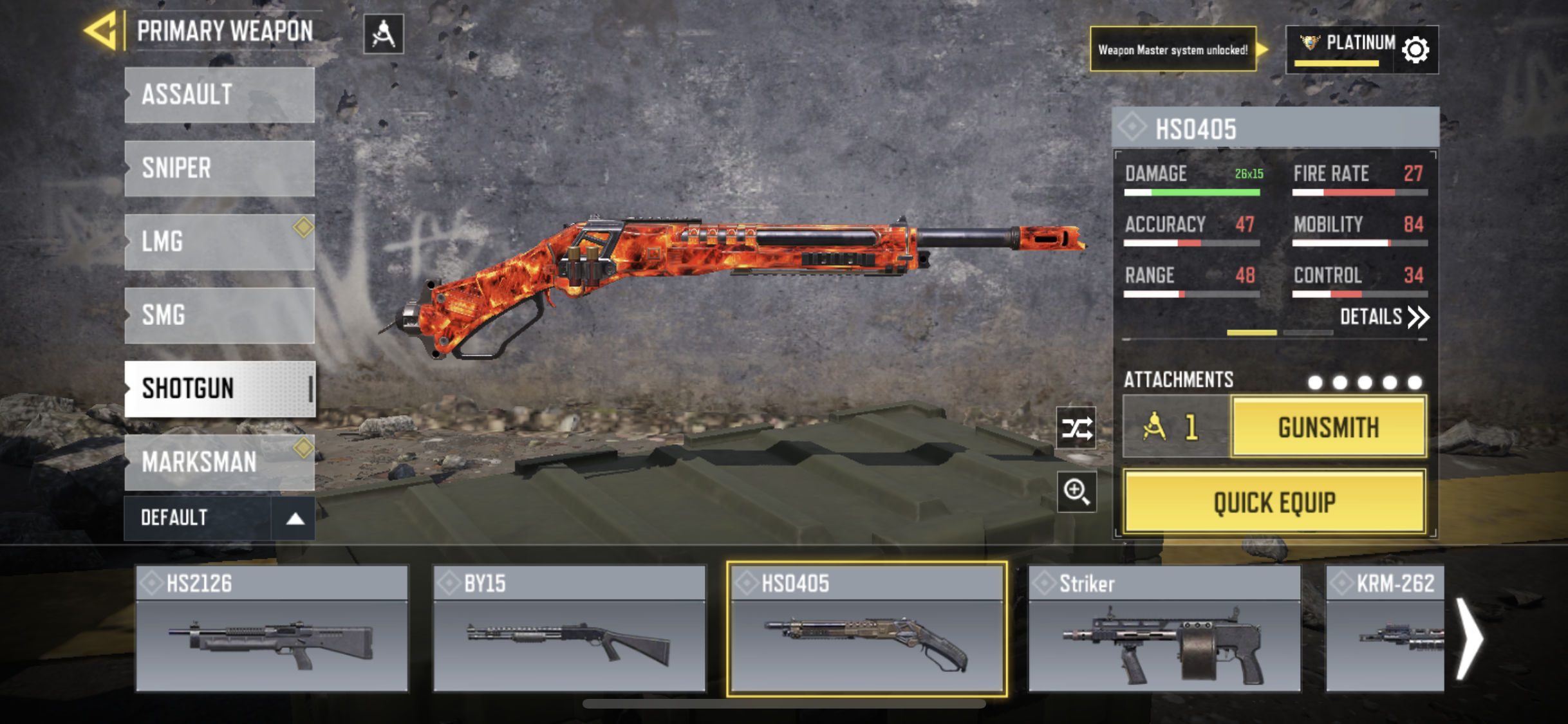Inspect weapon with the magnifier icon
The height and width of the screenshot is (724, 1568).
tap(1076, 492)
